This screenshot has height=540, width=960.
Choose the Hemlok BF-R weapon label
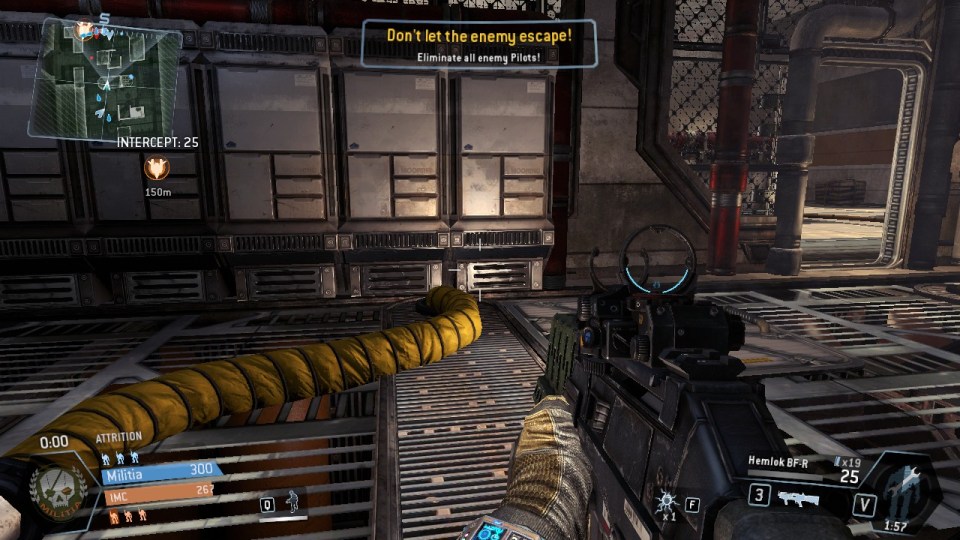tap(778, 461)
